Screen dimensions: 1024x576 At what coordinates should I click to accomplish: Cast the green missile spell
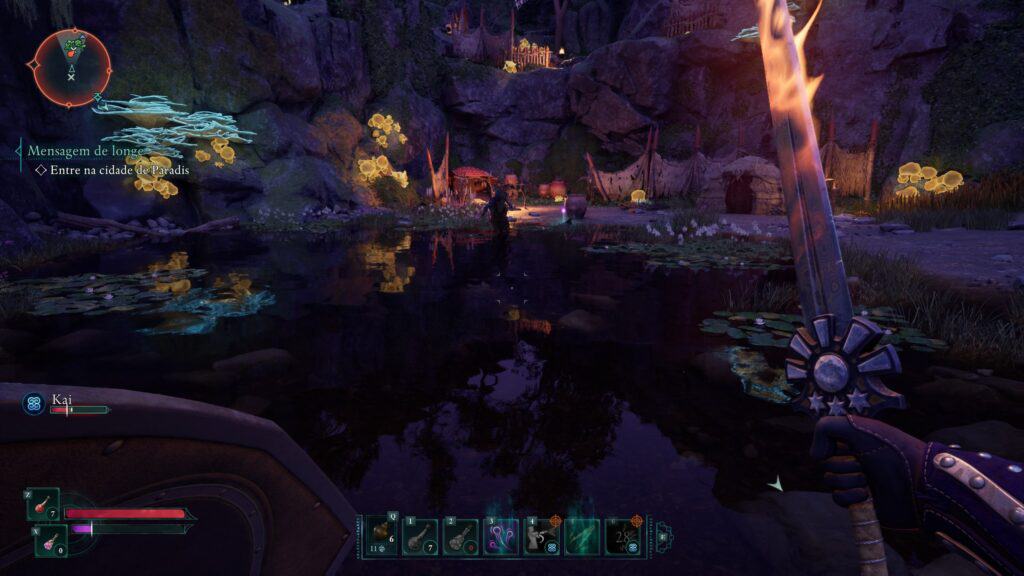pos(582,536)
